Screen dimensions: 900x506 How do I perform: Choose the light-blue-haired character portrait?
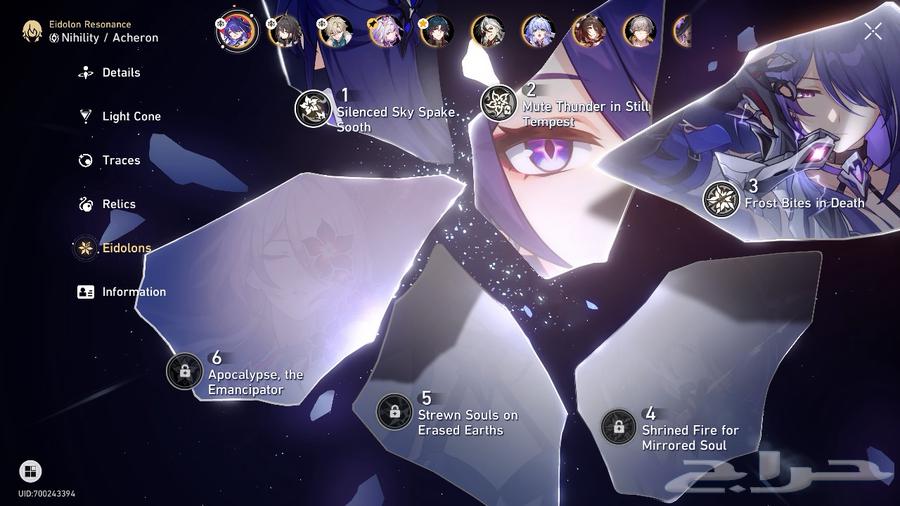point(538,30)
